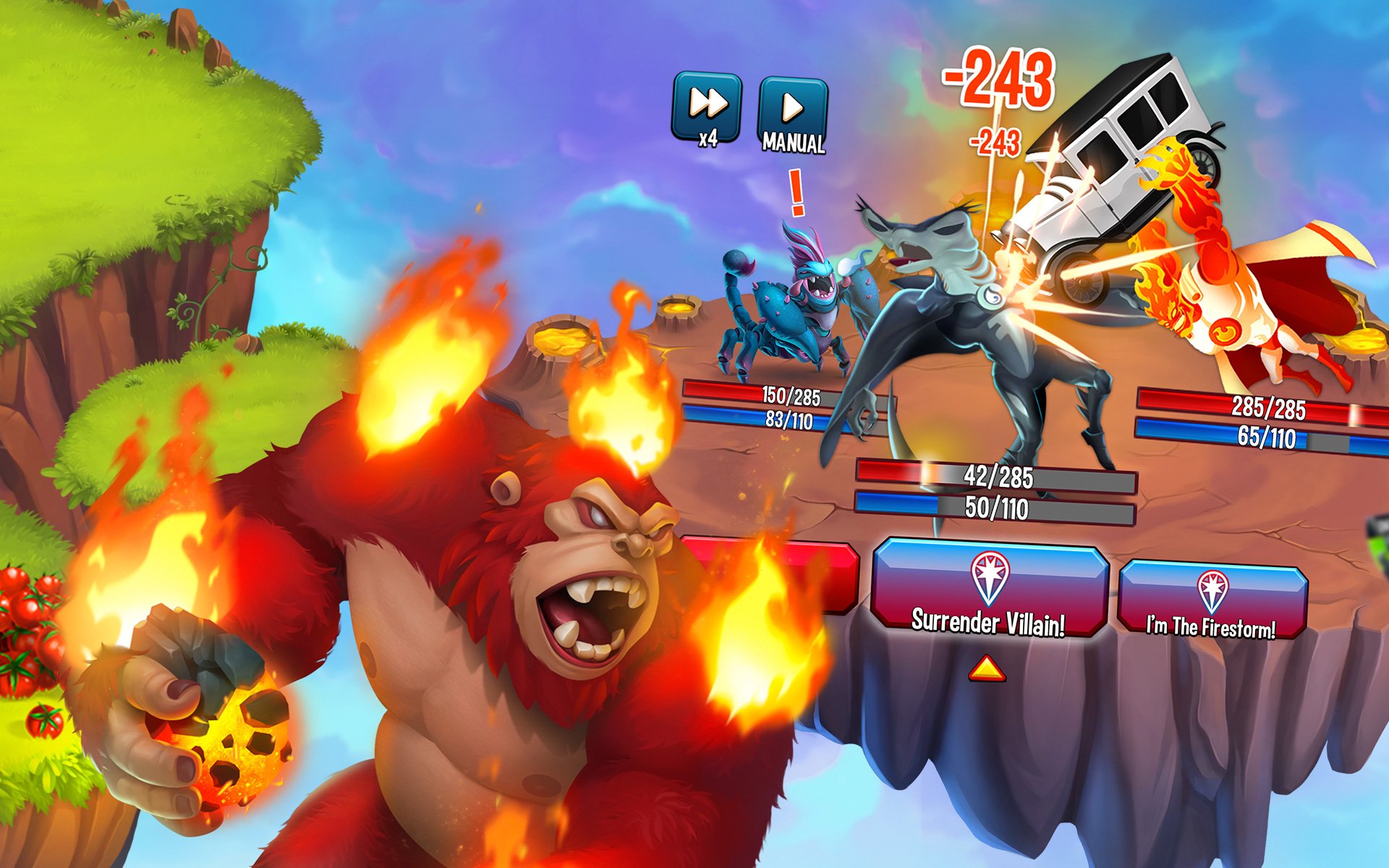
Task: Click the star skill icon on Surrender Villain button
Action: point(989,579)
